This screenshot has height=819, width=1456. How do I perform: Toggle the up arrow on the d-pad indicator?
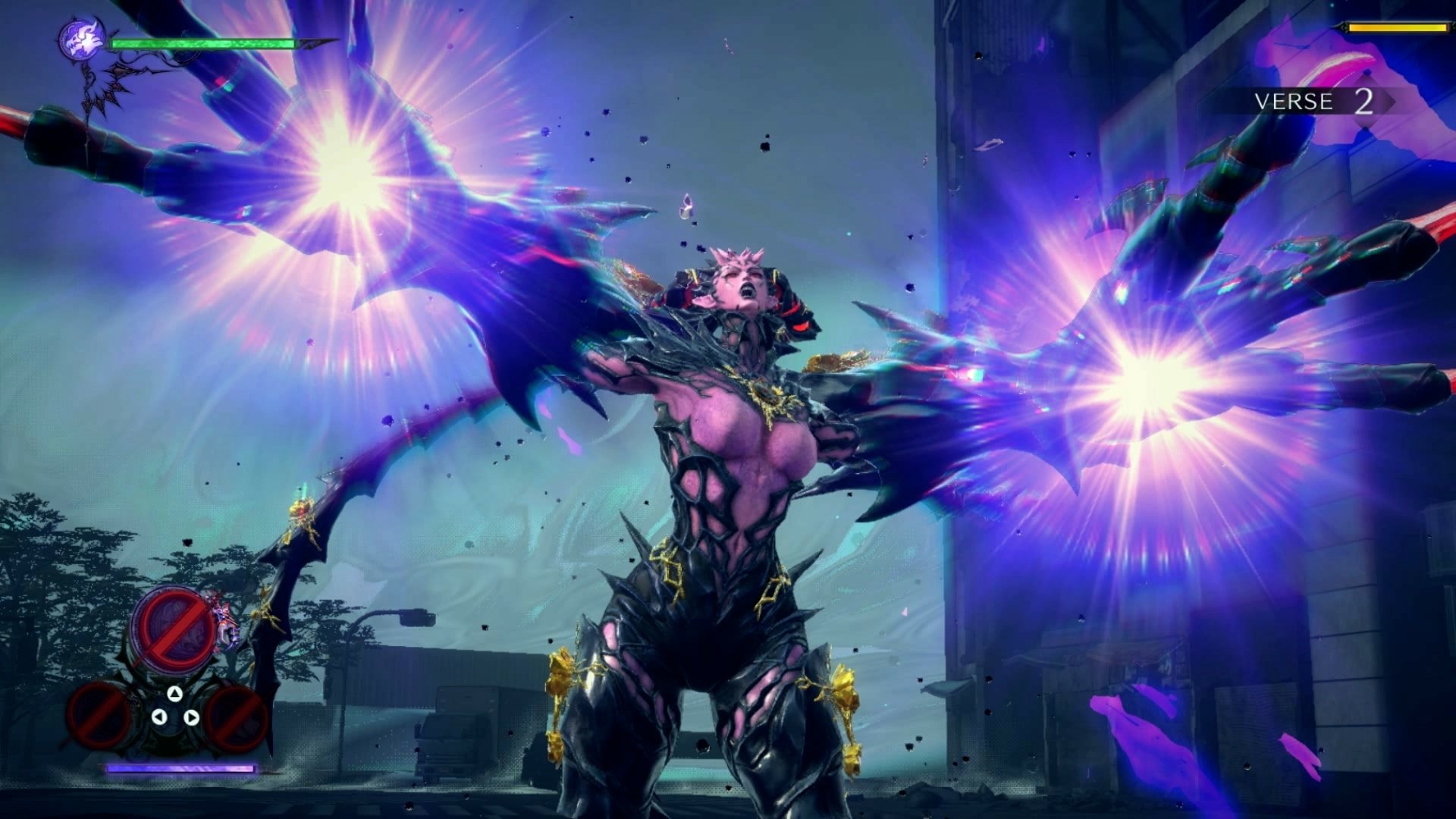point(175,695)
